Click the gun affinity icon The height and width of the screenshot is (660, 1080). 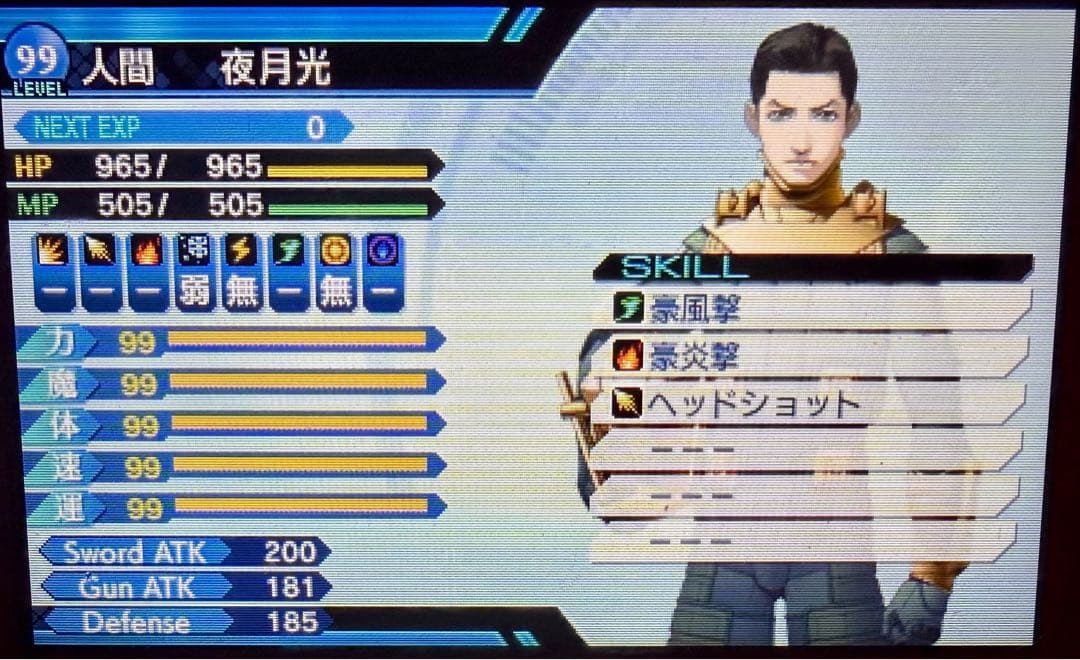[100, 251]
